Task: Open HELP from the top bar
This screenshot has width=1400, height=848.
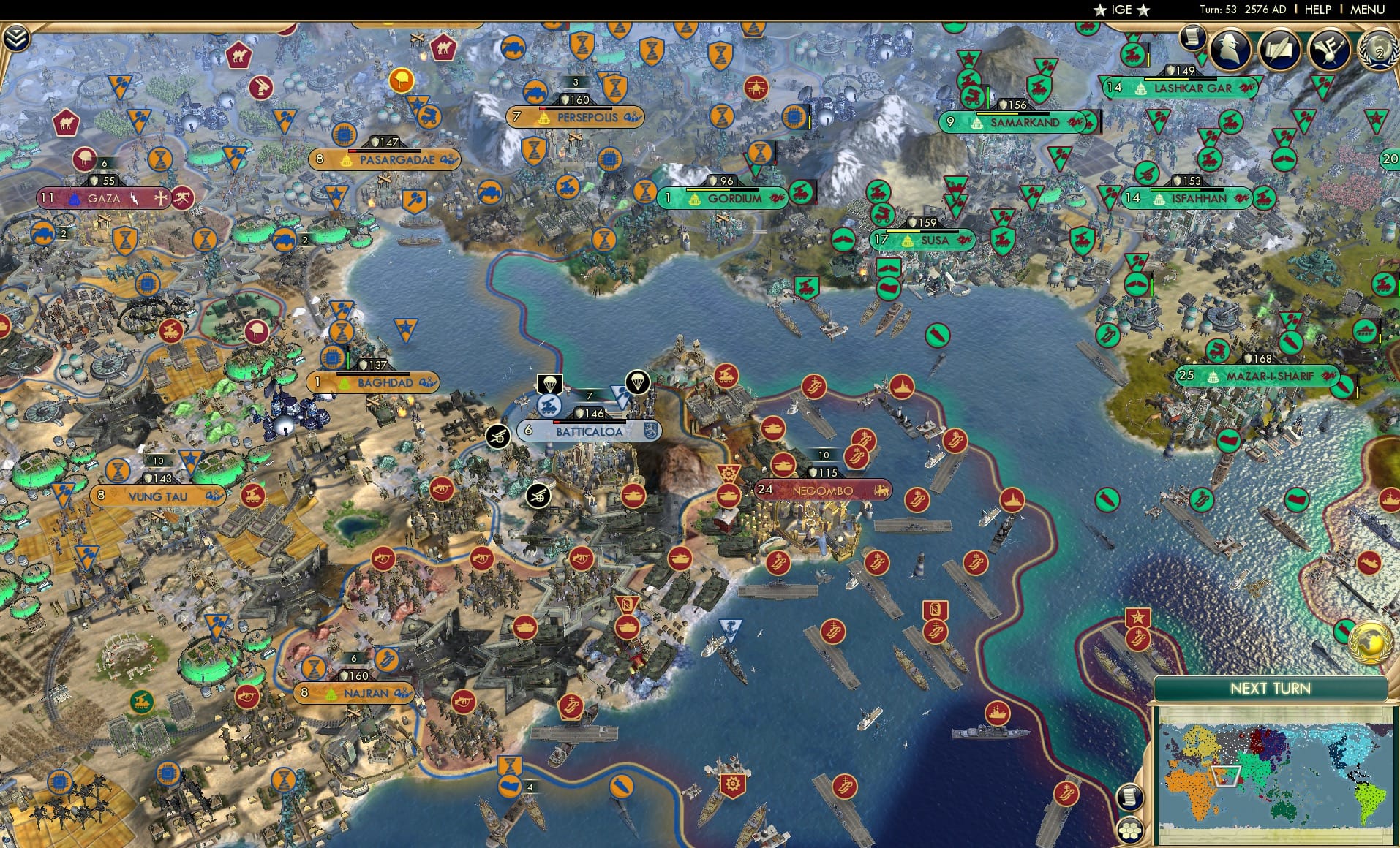Action: coord(1317,10)
